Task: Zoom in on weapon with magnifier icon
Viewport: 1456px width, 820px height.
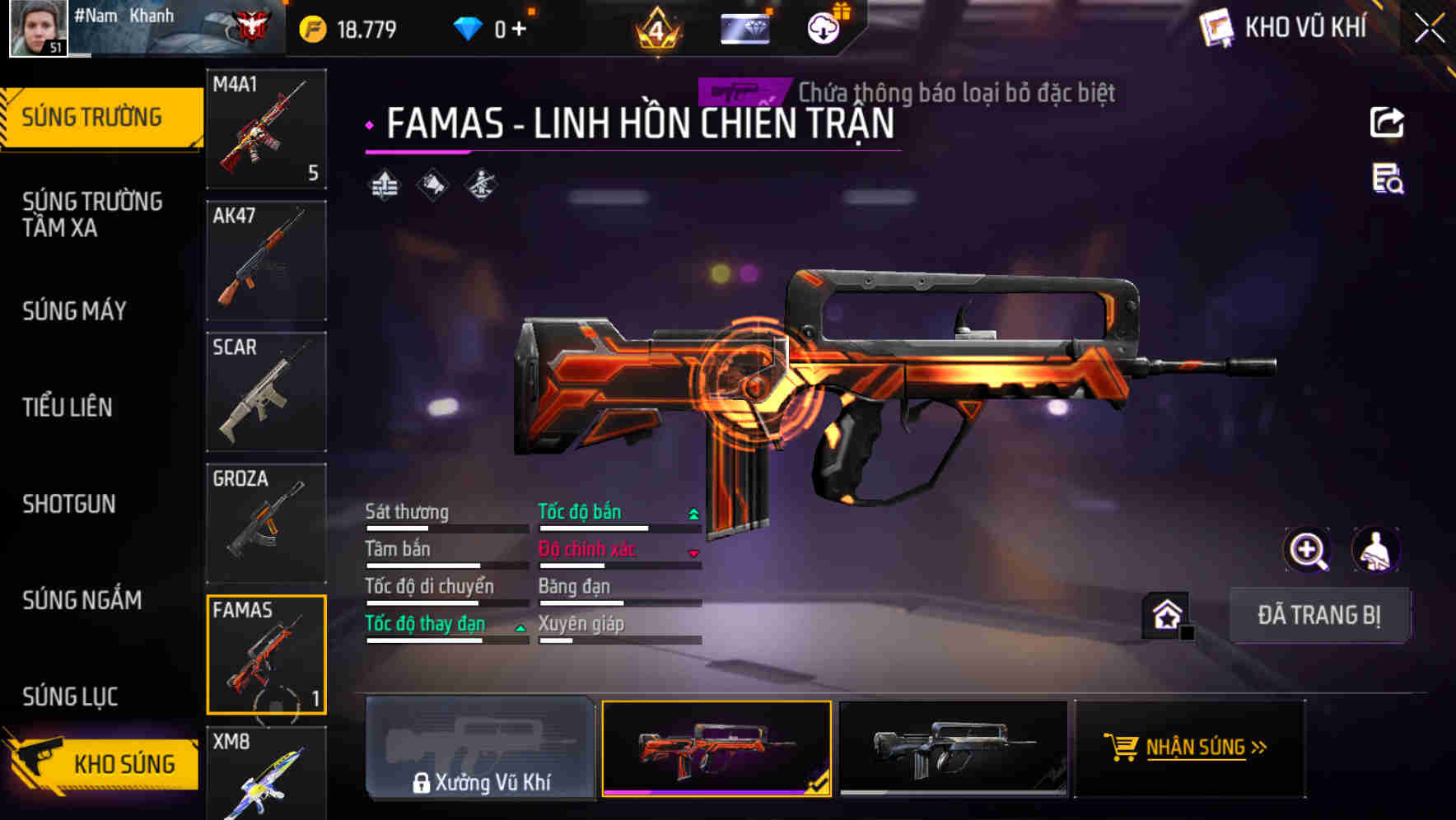Action: coord(1307,550)
